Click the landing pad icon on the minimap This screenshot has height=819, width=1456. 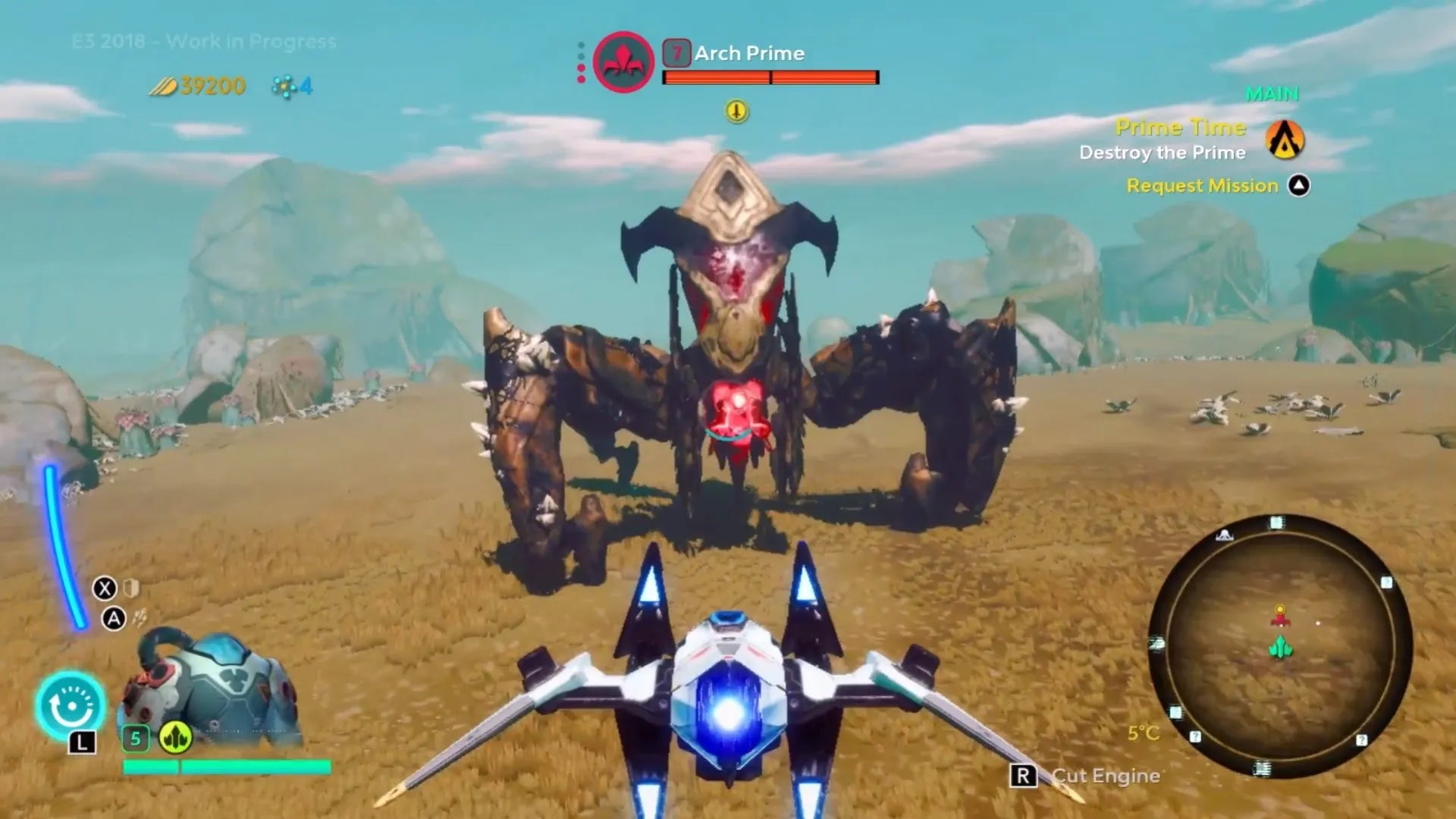[x=1224, y=535]
